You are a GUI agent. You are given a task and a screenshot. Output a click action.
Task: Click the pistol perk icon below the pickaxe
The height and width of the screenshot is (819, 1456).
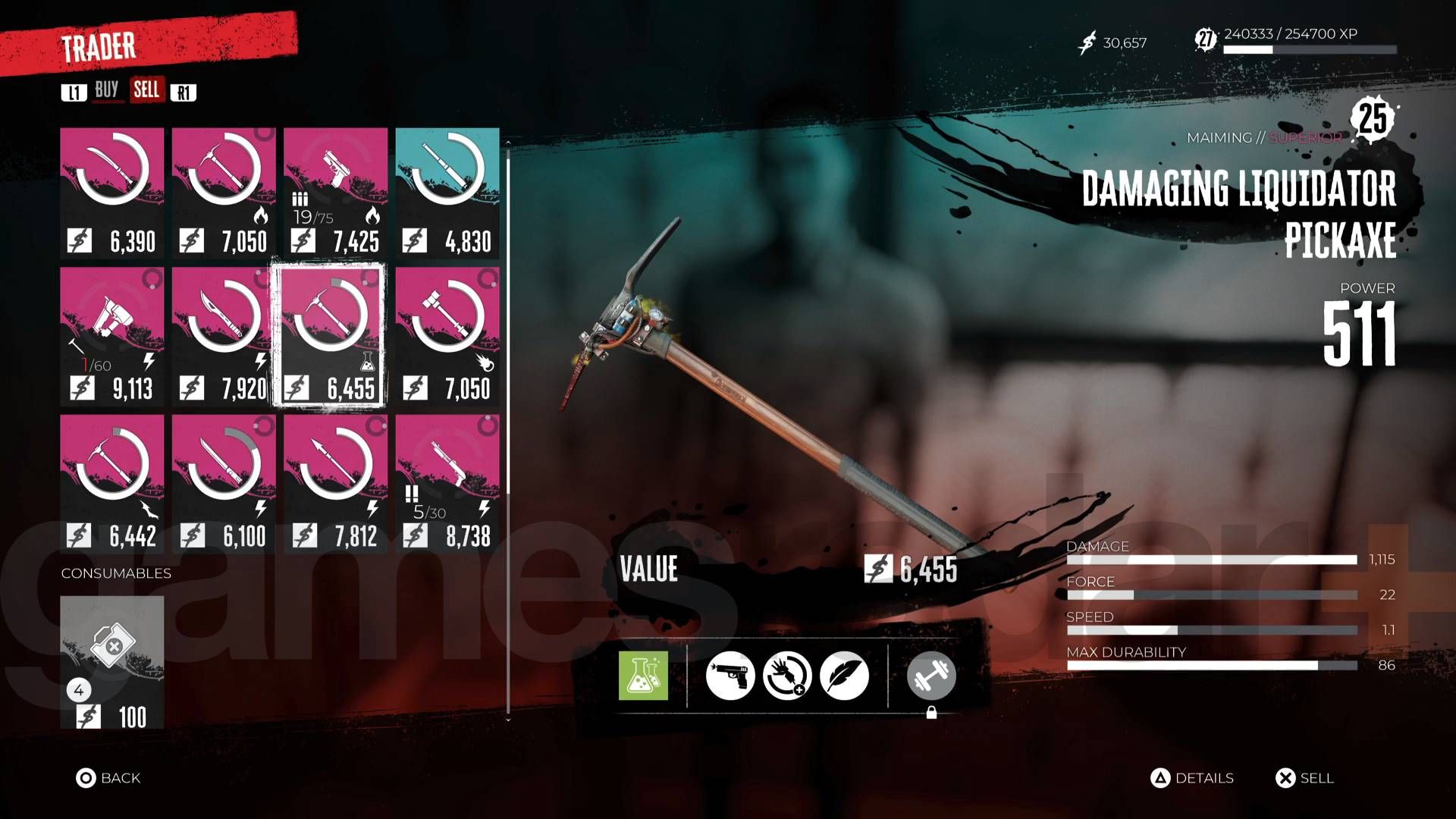click(731, 673)
